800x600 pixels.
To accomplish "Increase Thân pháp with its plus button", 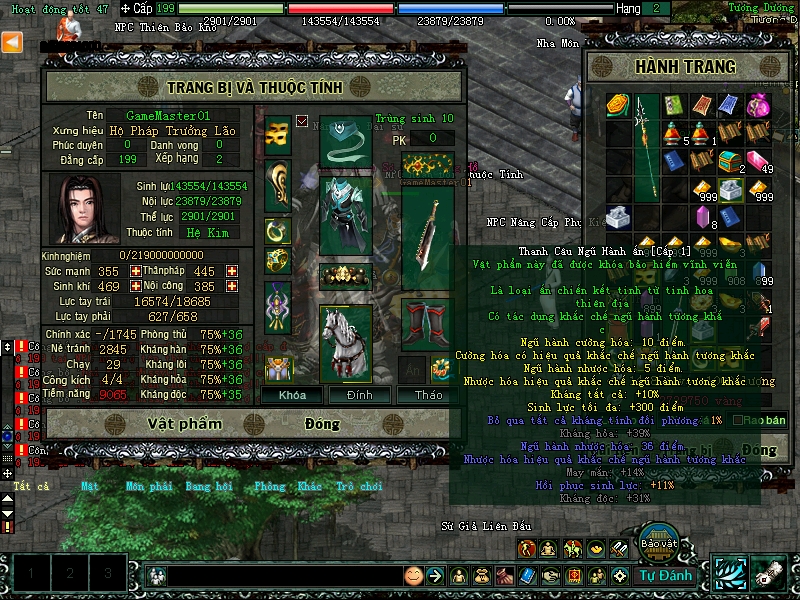I will (x=232, y=271).
